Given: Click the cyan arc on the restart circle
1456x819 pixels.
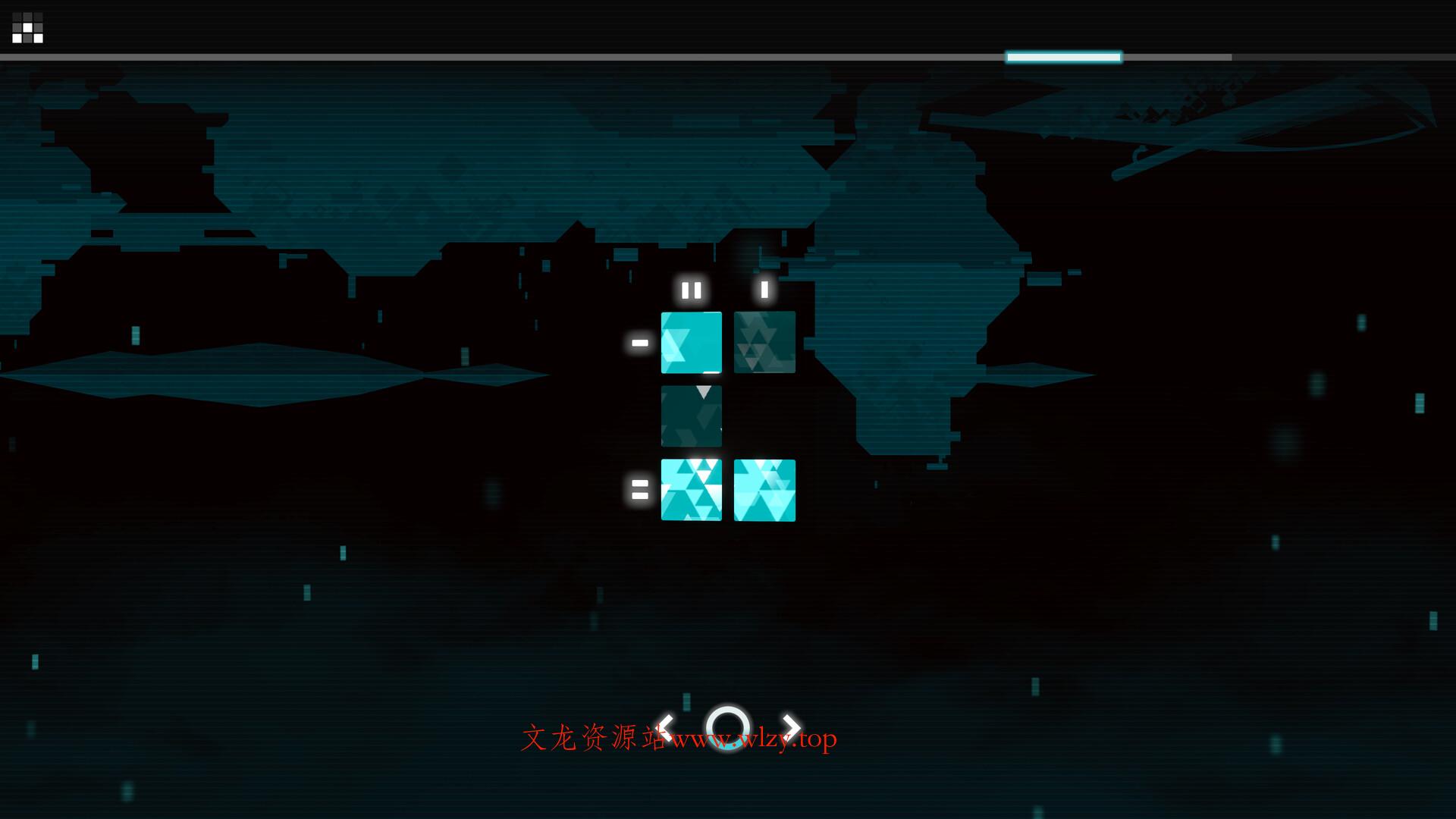Looking at the screenshot, I should click(x=728, y=748).
